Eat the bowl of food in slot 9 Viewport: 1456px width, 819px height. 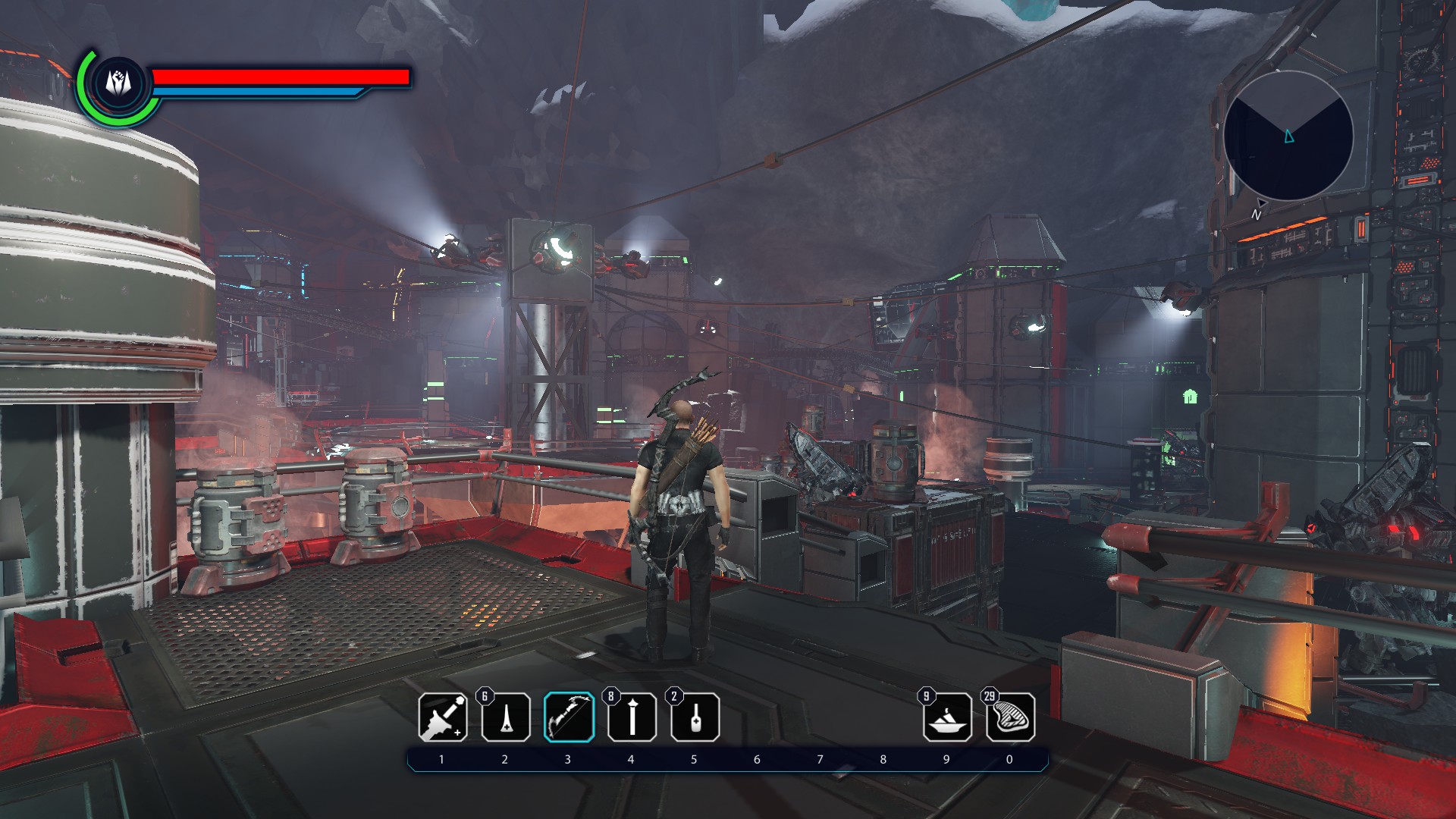(x=947, y=717)
